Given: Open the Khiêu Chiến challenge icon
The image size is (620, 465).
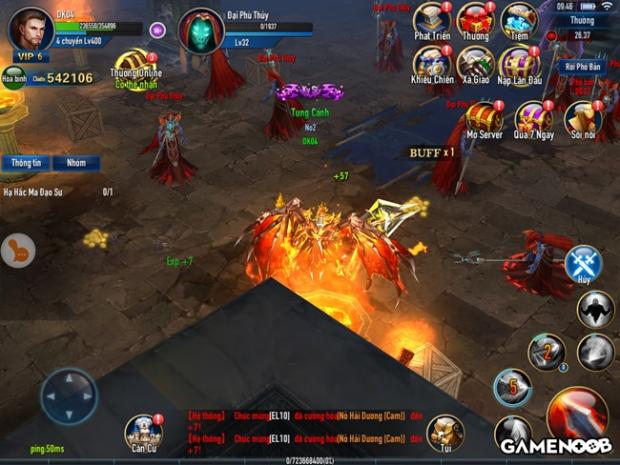Looking at the screenshot, I should pos(432,62).
